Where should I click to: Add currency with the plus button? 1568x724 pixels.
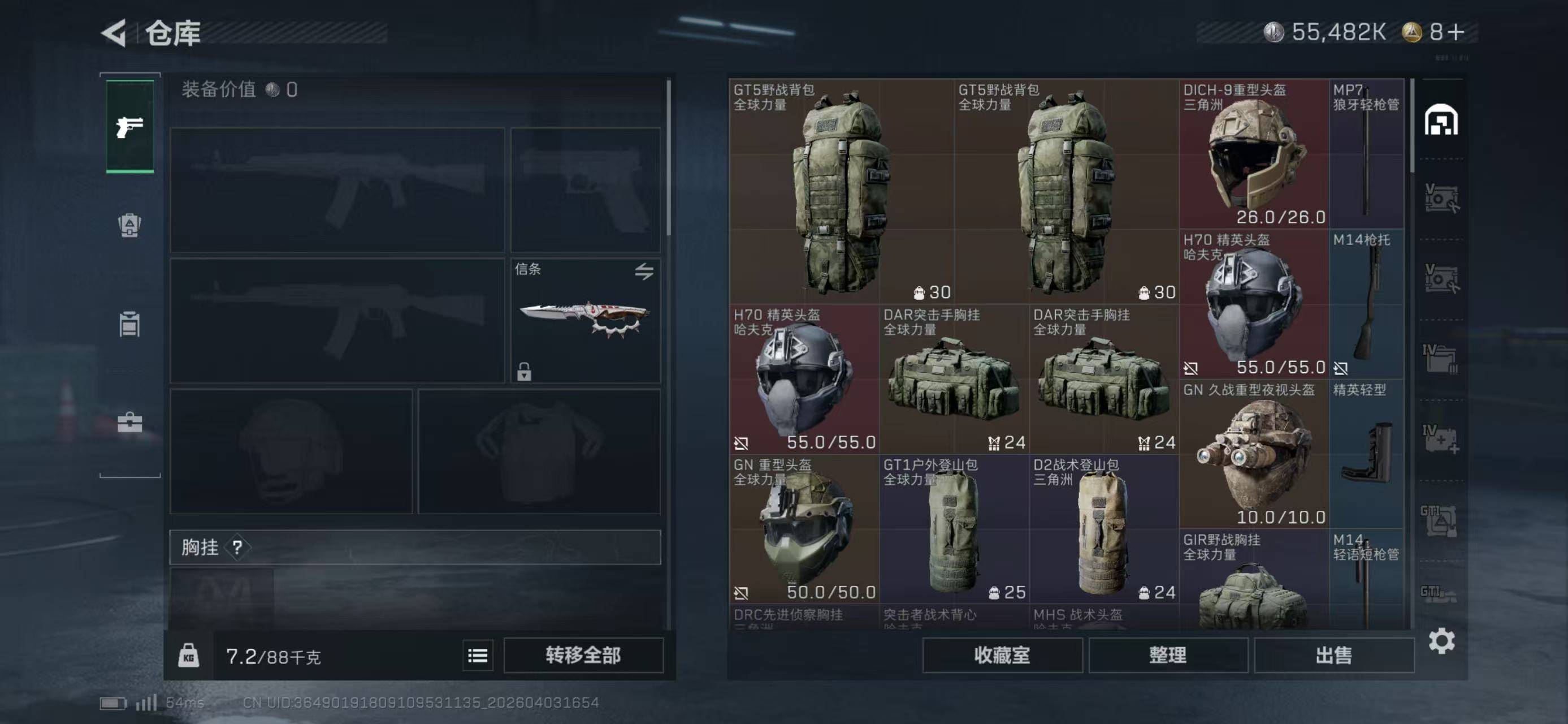(1456, 32)
